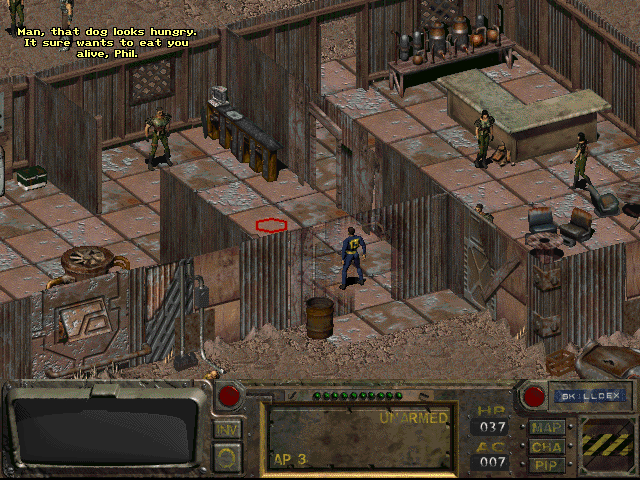Click the round options button below INV

pos(227,458)
